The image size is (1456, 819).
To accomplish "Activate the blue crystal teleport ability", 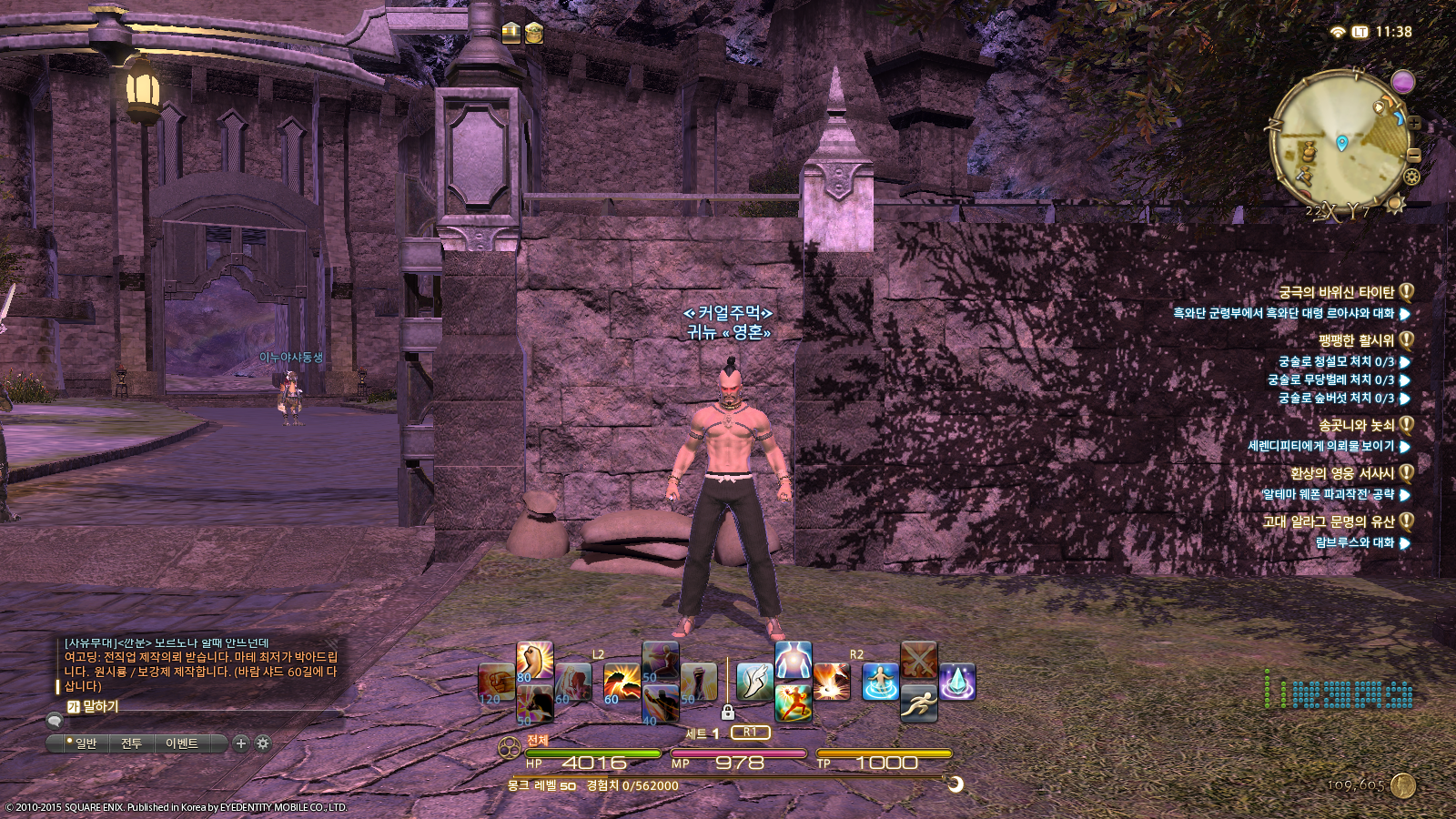I will [x=956, y=682].
